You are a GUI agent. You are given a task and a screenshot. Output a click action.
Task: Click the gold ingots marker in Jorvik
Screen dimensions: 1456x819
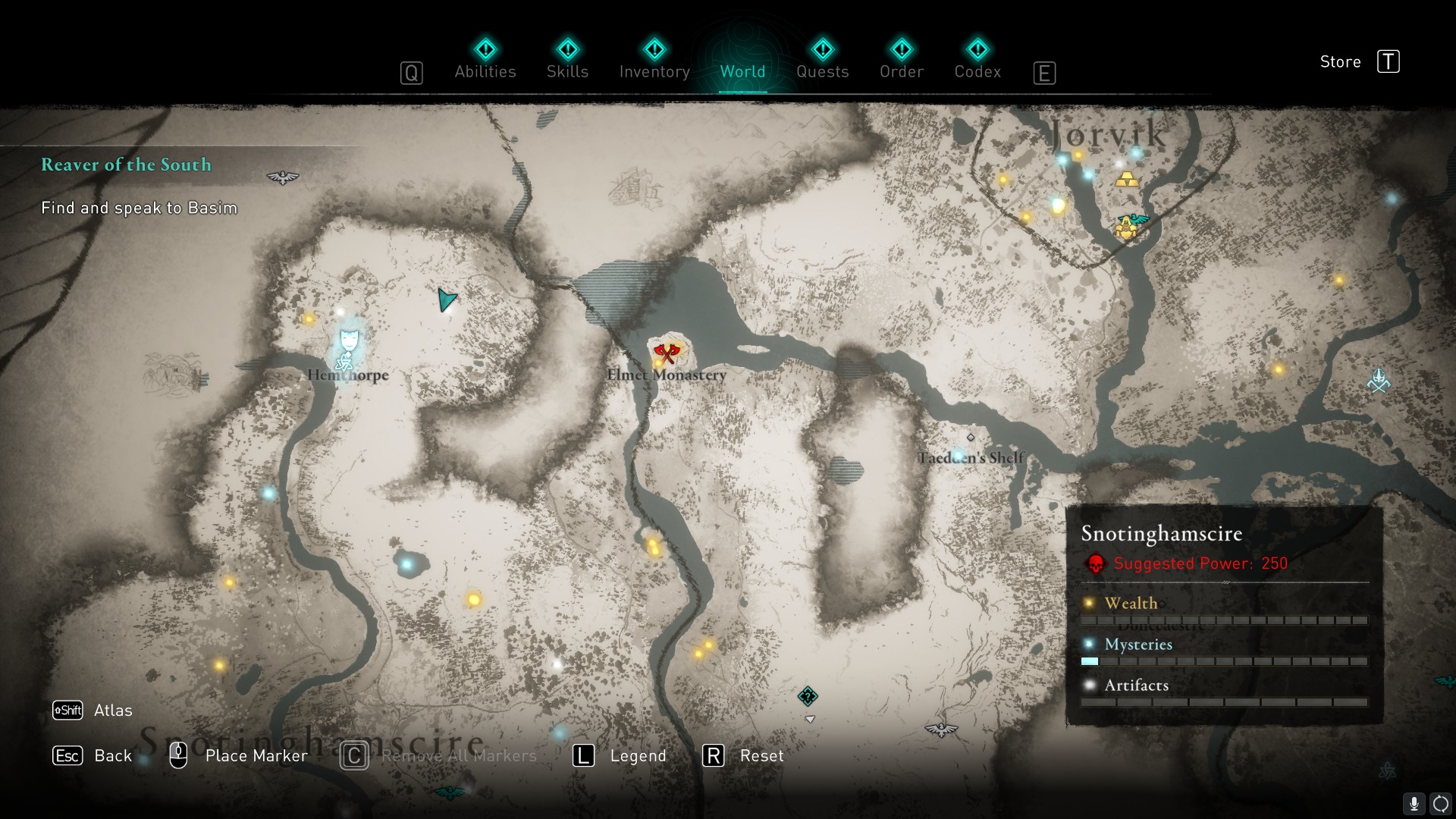coord(1127,179)
